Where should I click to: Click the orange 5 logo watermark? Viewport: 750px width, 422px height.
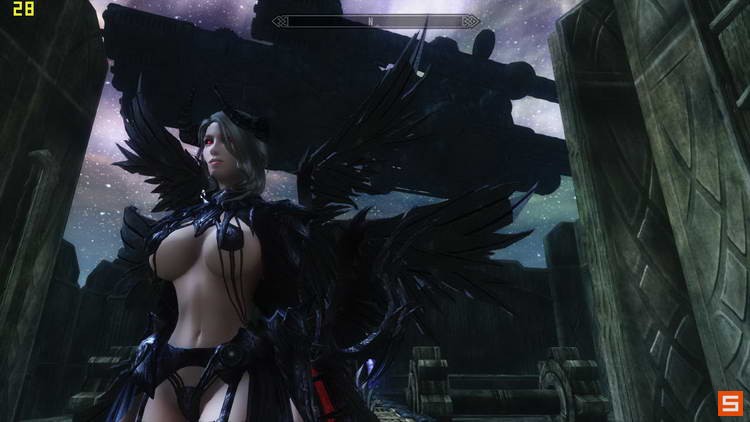click(x=729, y=402)
